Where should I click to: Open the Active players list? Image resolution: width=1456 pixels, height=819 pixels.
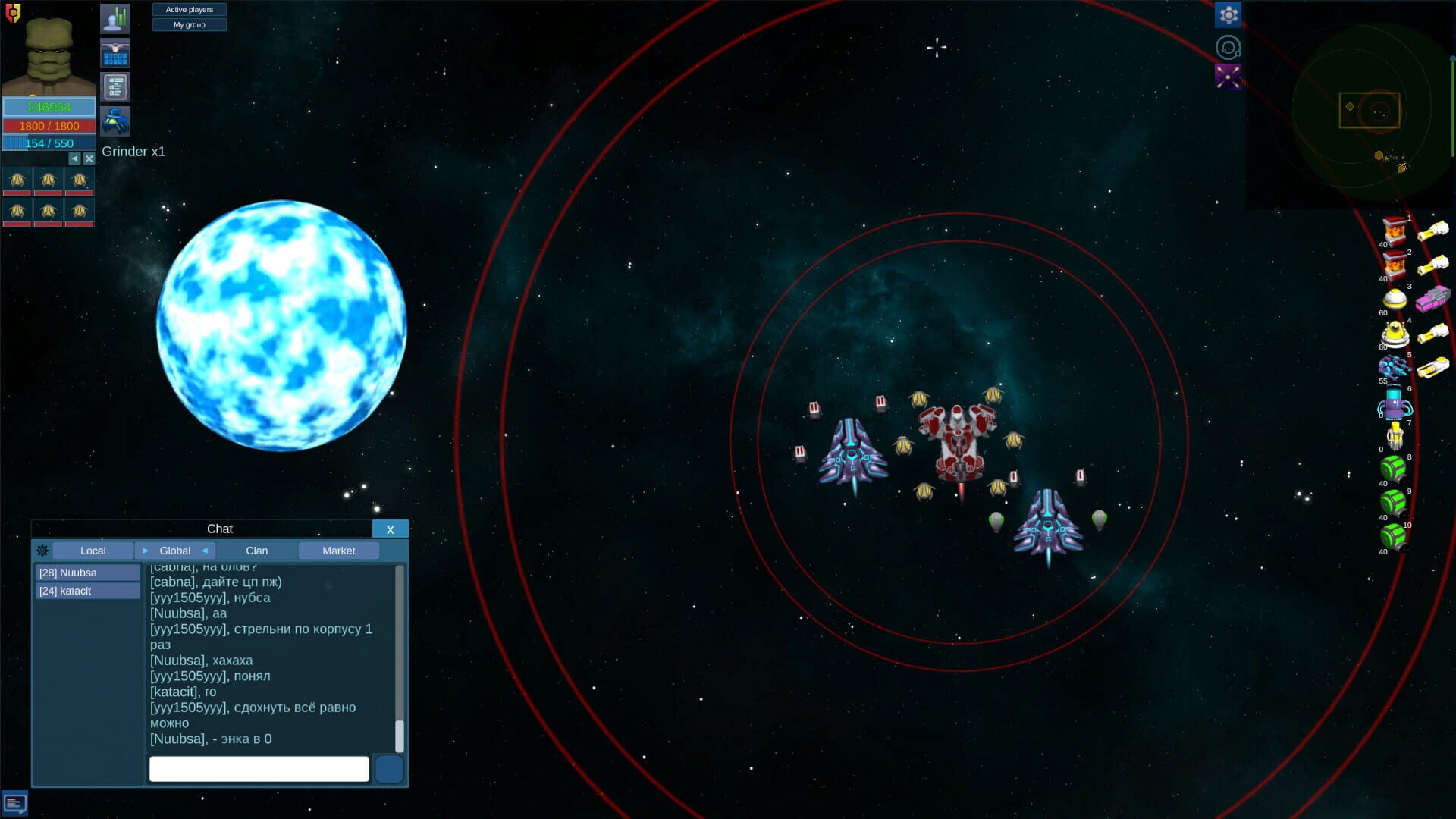(189, 9)
